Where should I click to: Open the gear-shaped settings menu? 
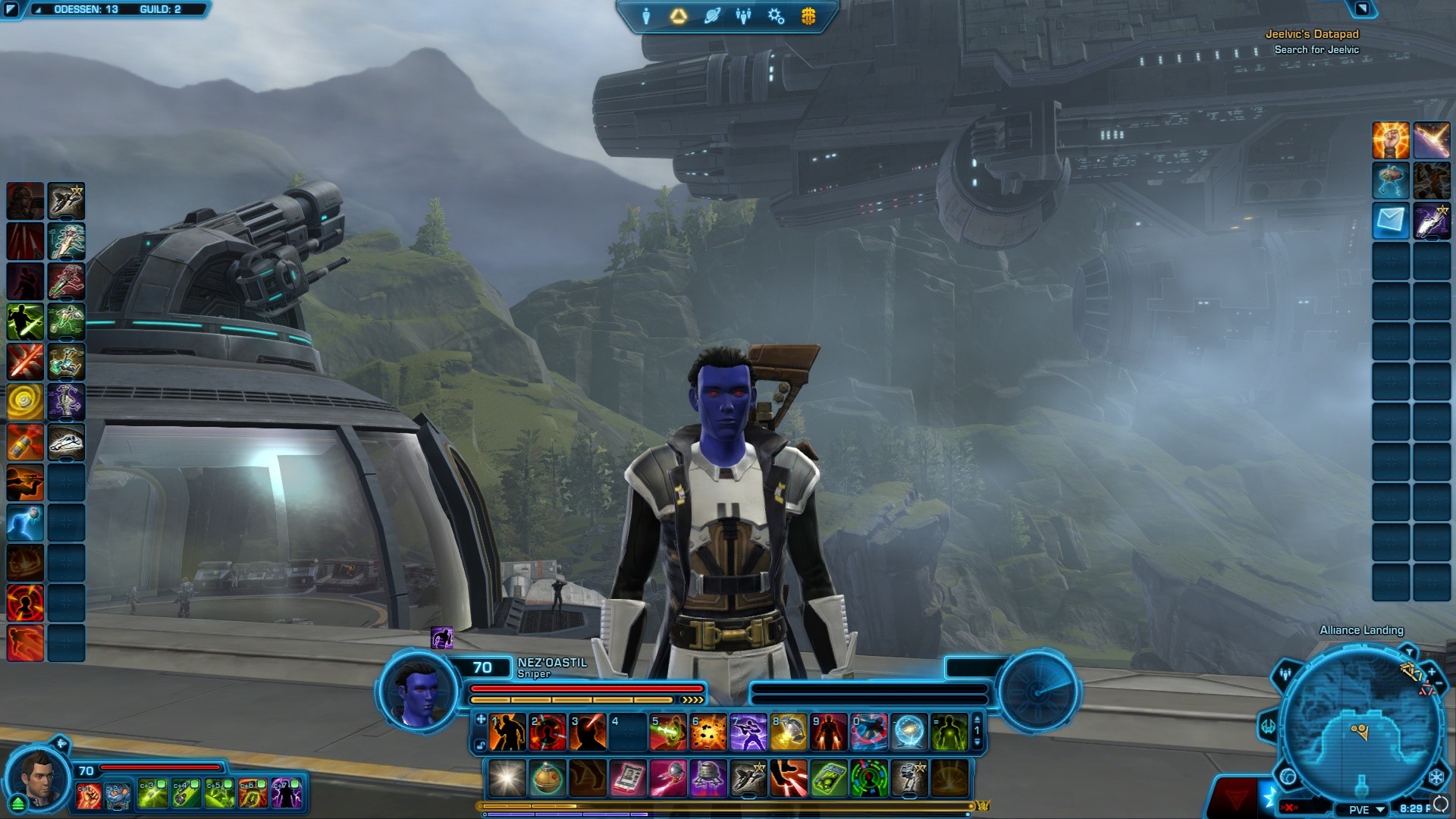click(776, 16)
